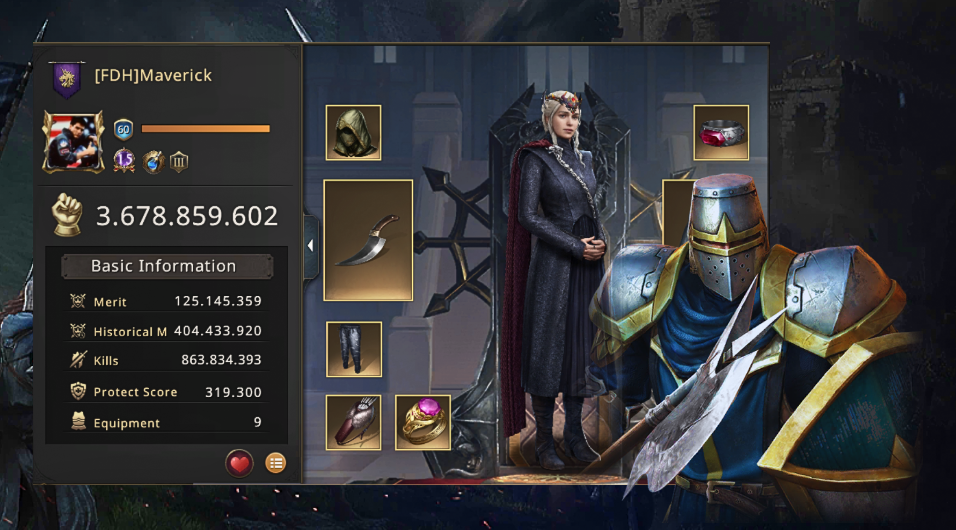Collapse the panel with the left arrow tab

310,246
